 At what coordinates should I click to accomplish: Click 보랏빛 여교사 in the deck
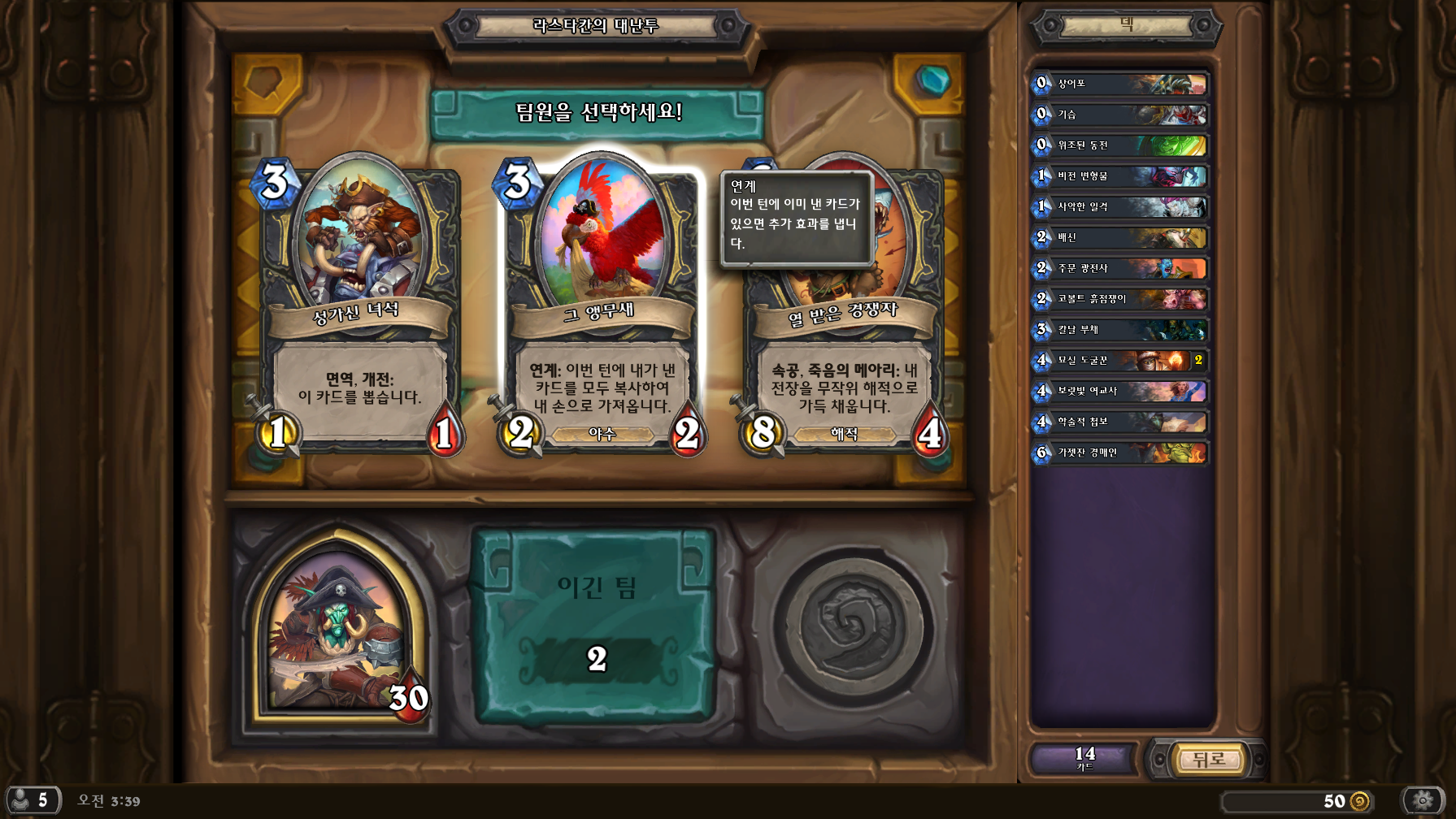point(1120,392)
